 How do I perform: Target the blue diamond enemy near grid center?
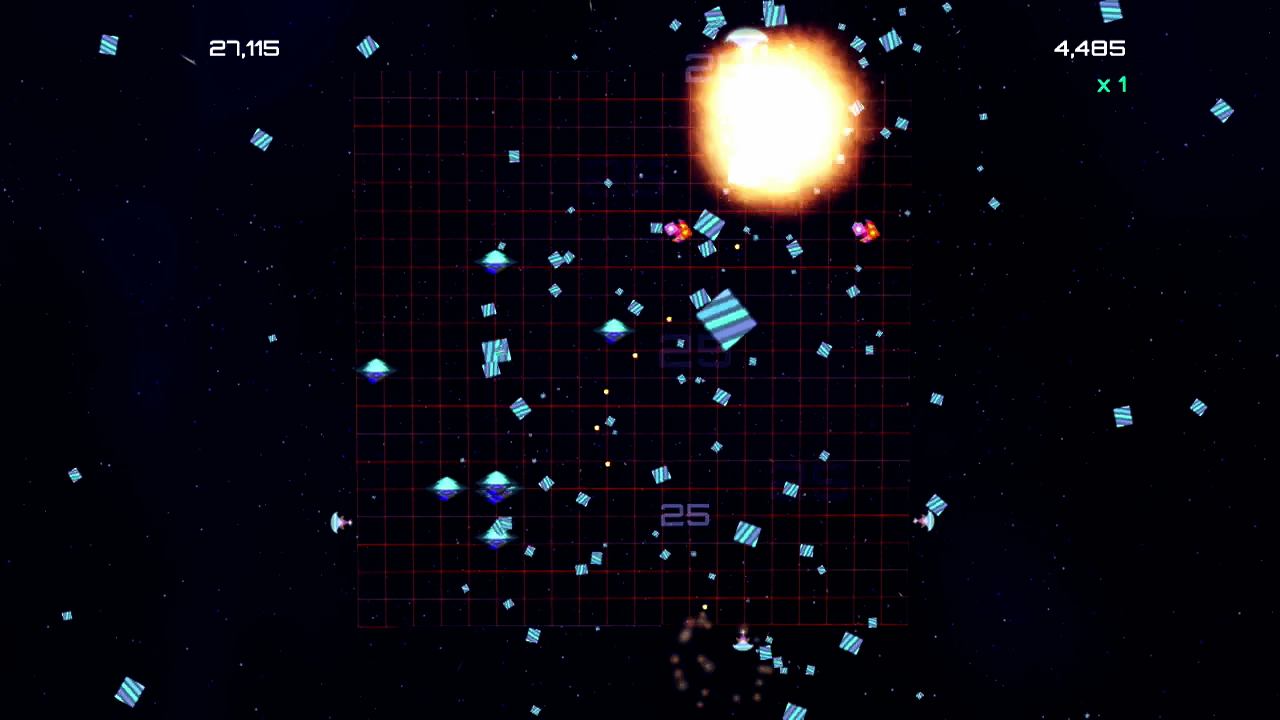pyautogui.click(x=612, y=333)
